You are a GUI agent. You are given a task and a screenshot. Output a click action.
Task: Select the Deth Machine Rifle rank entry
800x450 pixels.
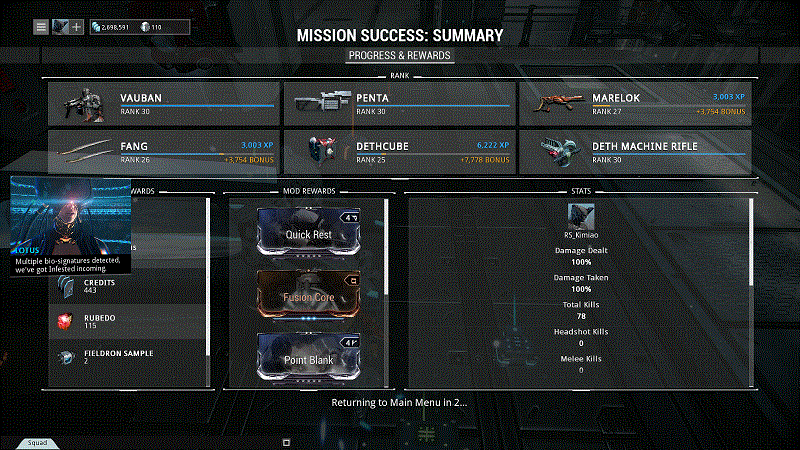pos(634,151)
